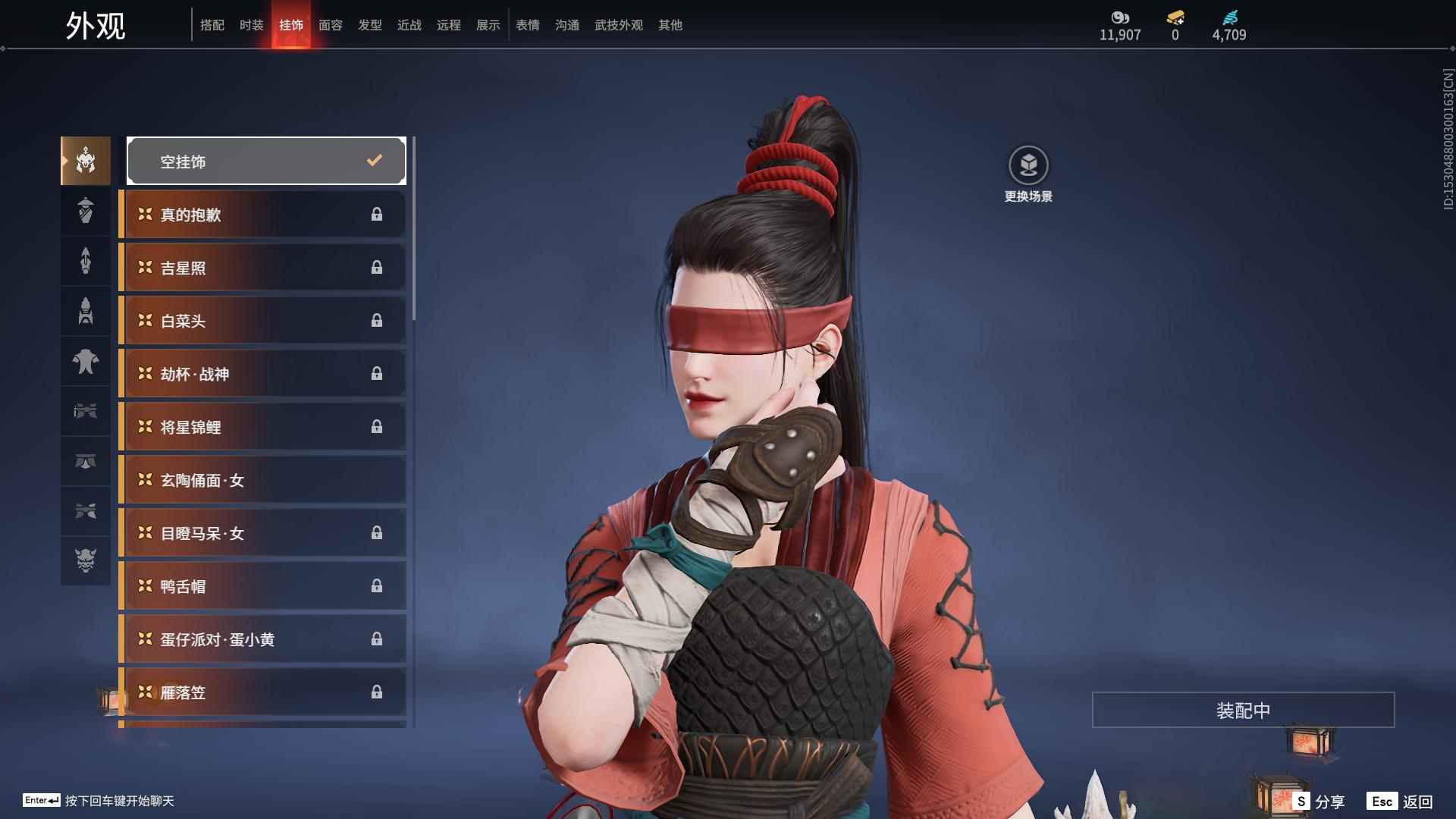Select the 真的抱歉 locked accessory entry

pos(262,214)
